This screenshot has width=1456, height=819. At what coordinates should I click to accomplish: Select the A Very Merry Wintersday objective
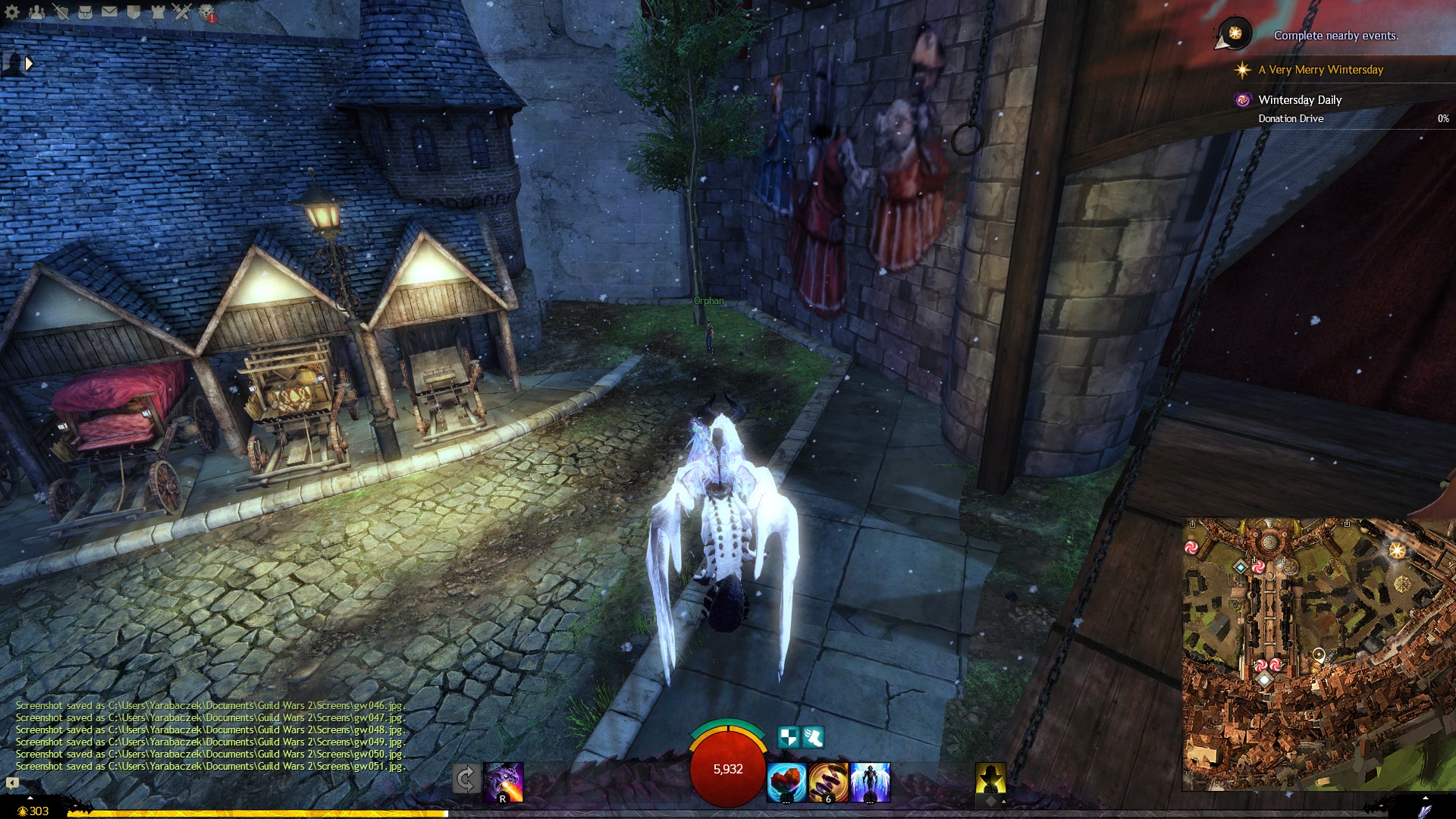coord(1320,70)
